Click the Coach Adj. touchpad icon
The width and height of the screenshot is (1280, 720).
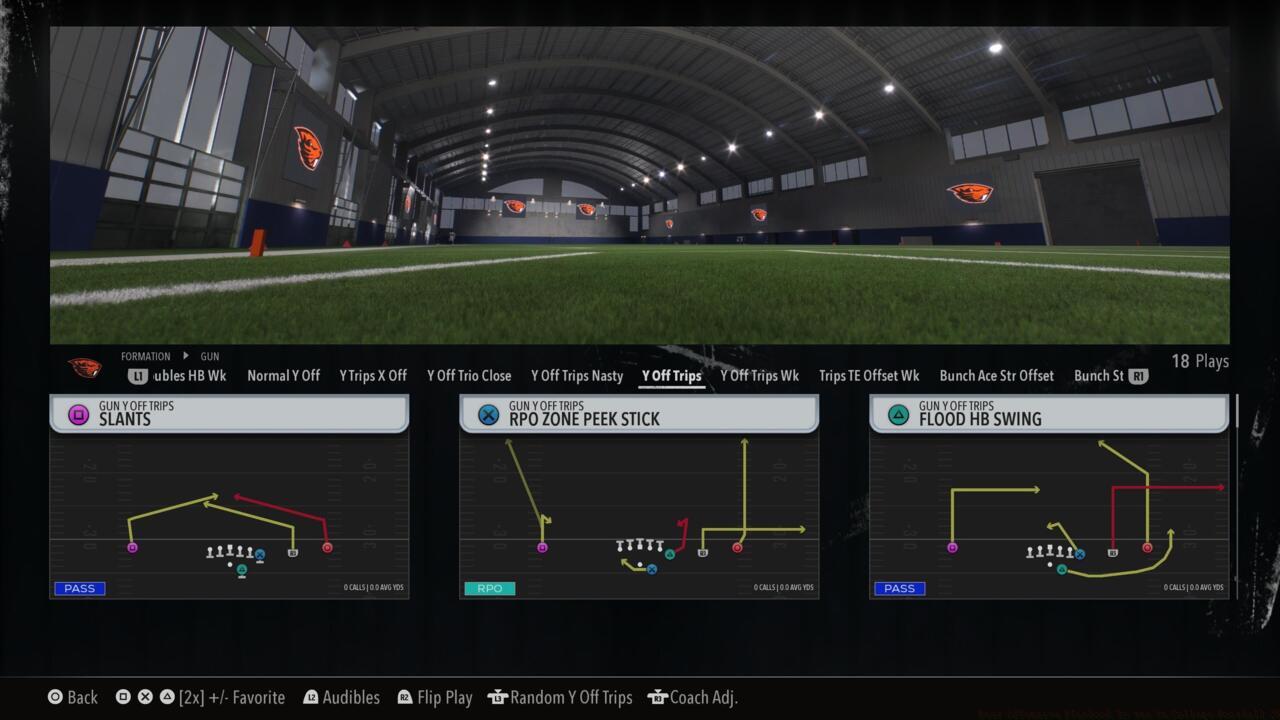[x=657, y=697]
